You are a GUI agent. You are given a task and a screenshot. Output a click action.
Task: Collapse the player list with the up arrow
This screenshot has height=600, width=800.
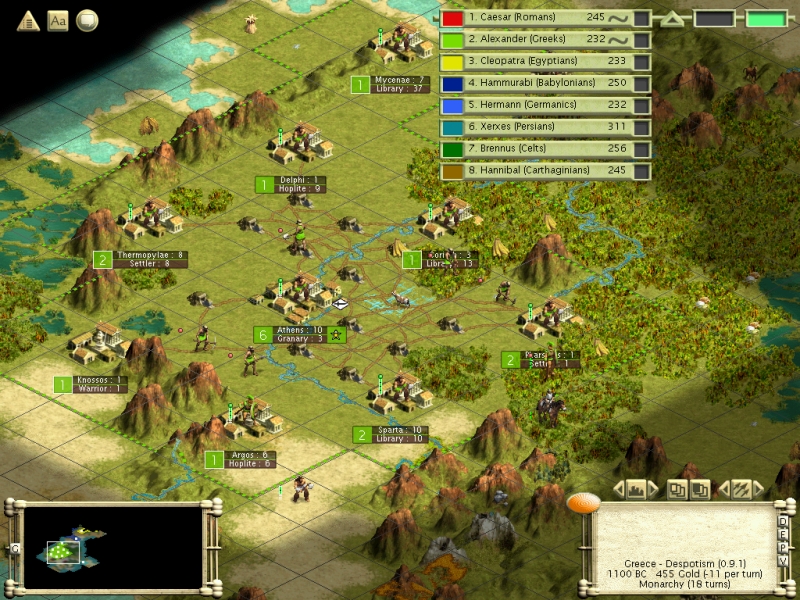pyautogui.click(x=674, y=19)
